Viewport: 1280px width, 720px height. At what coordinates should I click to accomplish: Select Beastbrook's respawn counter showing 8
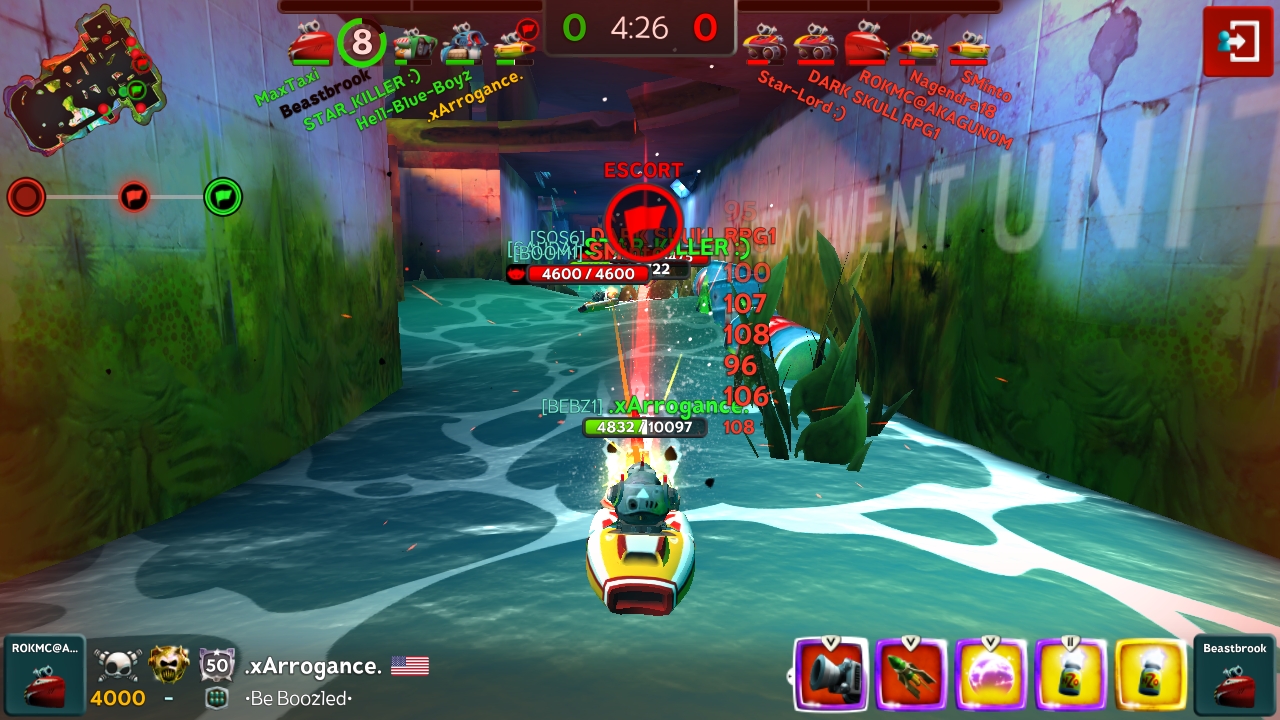pyautogui.click(x=362, y=43)
